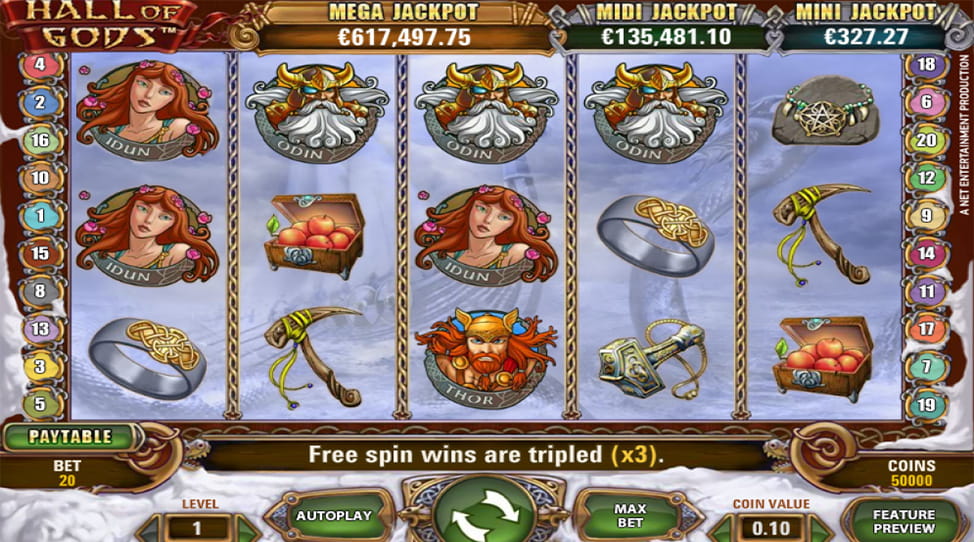Viewport: 974px width, 542px height.
Task: Click bet line number 7
Action: click(926, 366)
